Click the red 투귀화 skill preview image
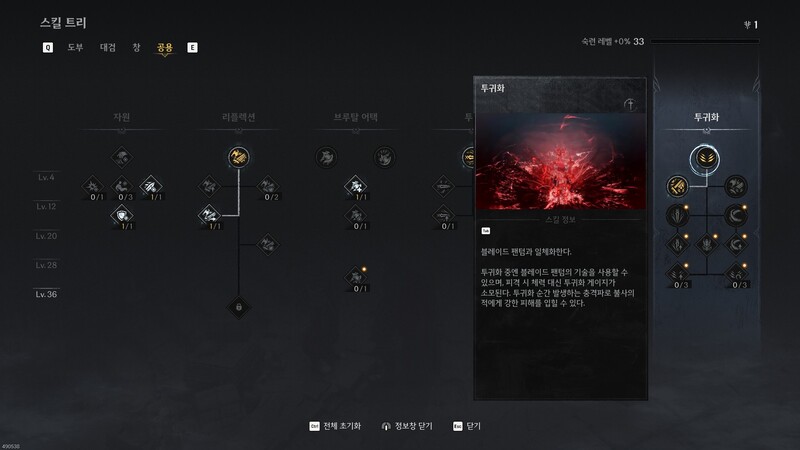Screen dimensions: 800x450 pos(560,161)
